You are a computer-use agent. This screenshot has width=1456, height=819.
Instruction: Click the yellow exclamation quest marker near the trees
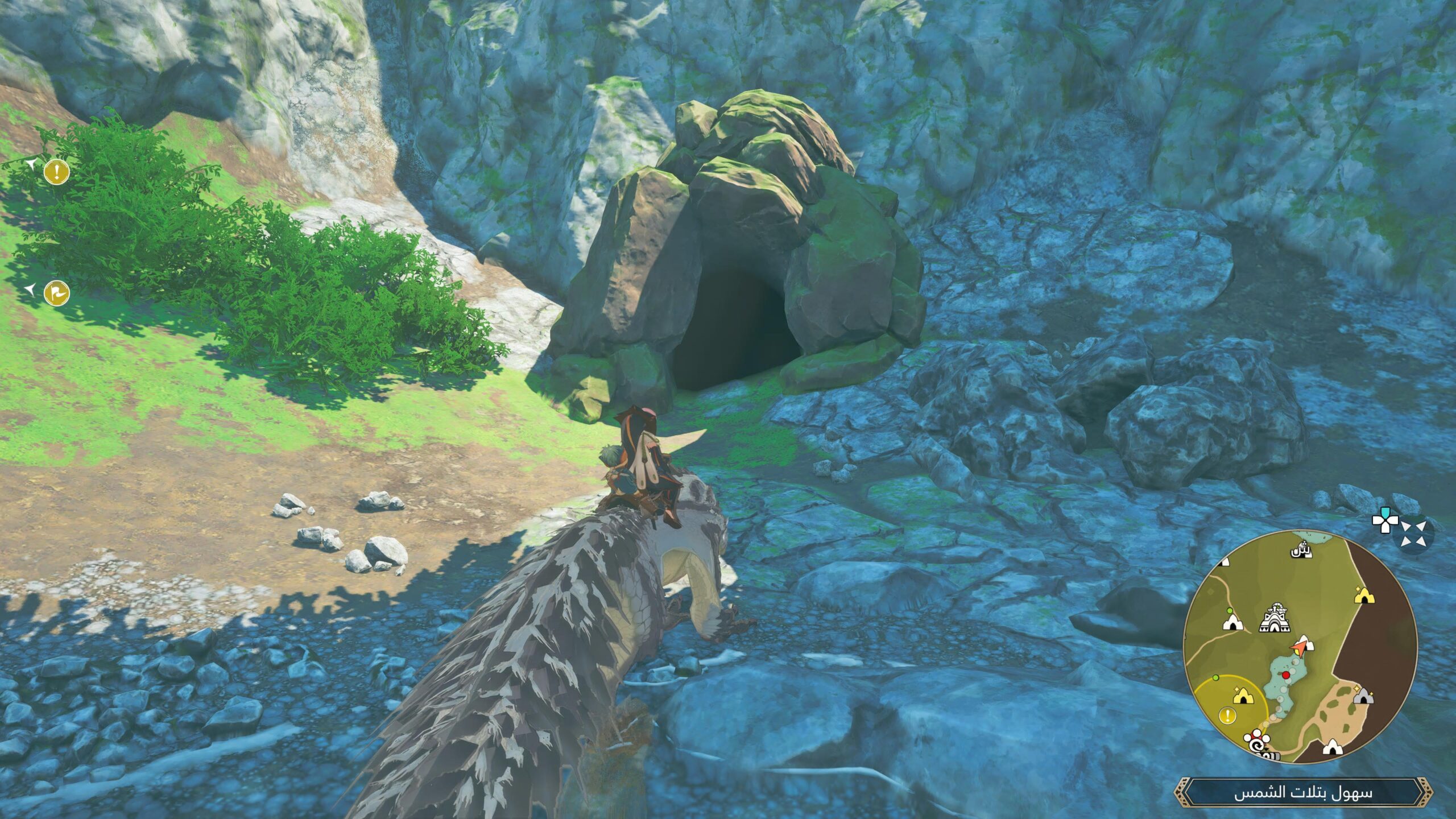(x=57, y=172)
